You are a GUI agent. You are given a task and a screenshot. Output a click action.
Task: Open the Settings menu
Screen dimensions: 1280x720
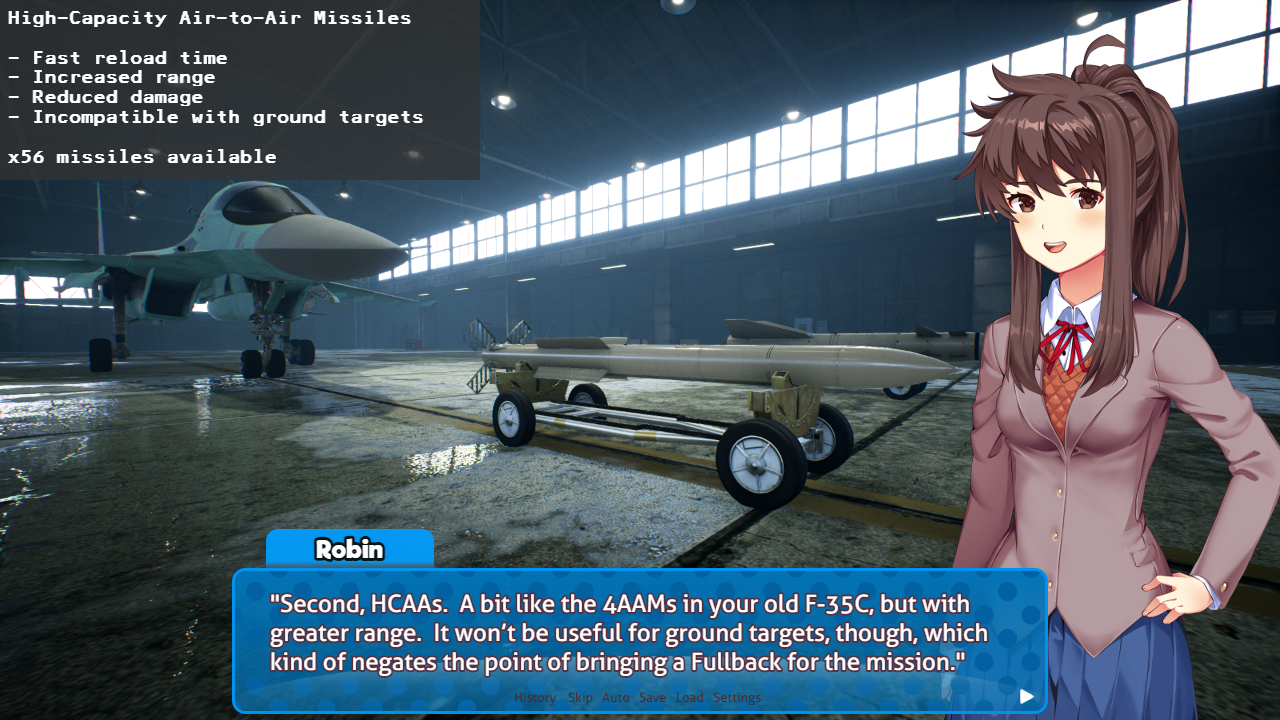pyautogui.click(x=737, y=697)
